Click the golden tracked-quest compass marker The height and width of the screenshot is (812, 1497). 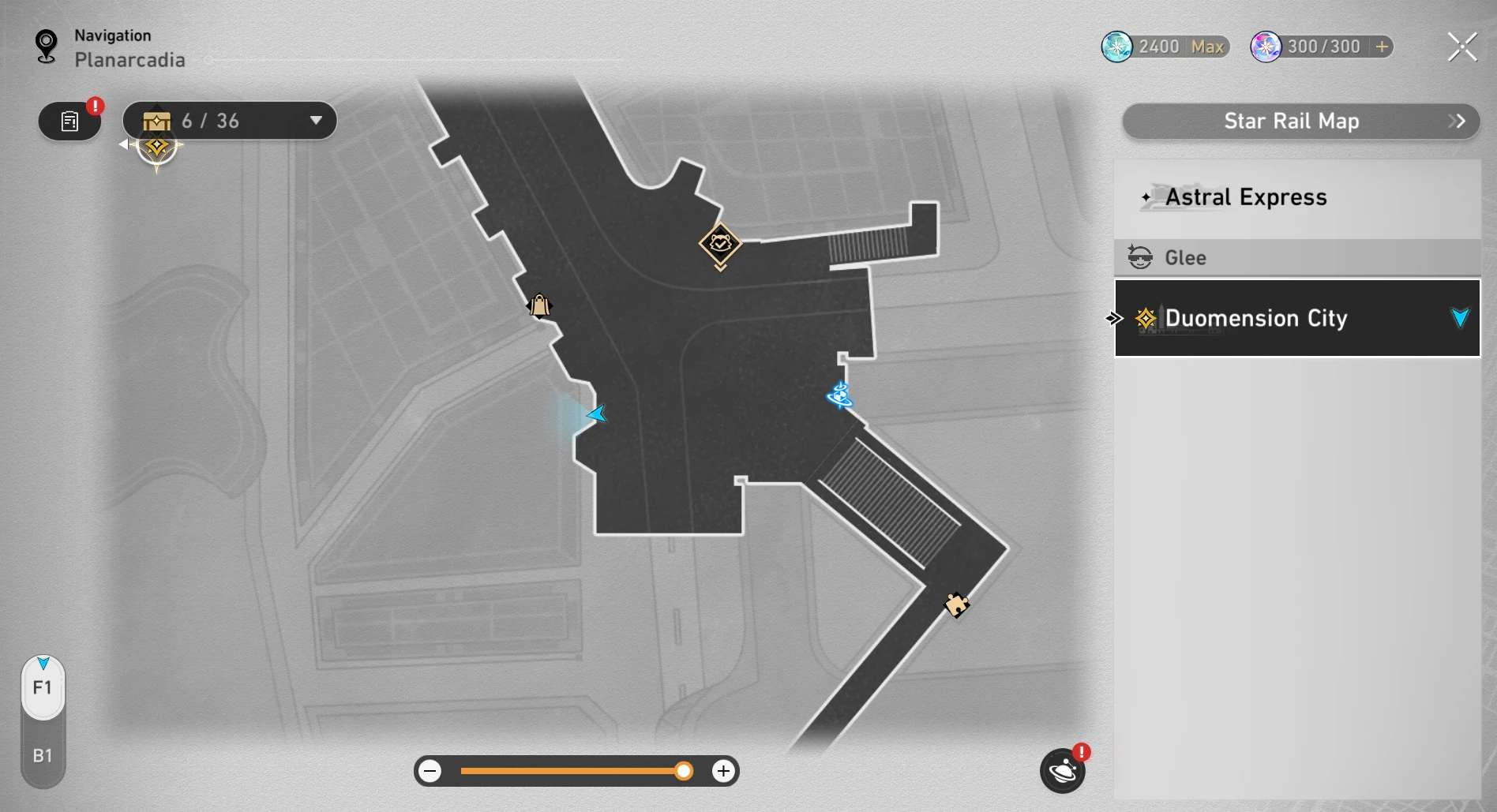pyautogui.click(x=156, y=148)
